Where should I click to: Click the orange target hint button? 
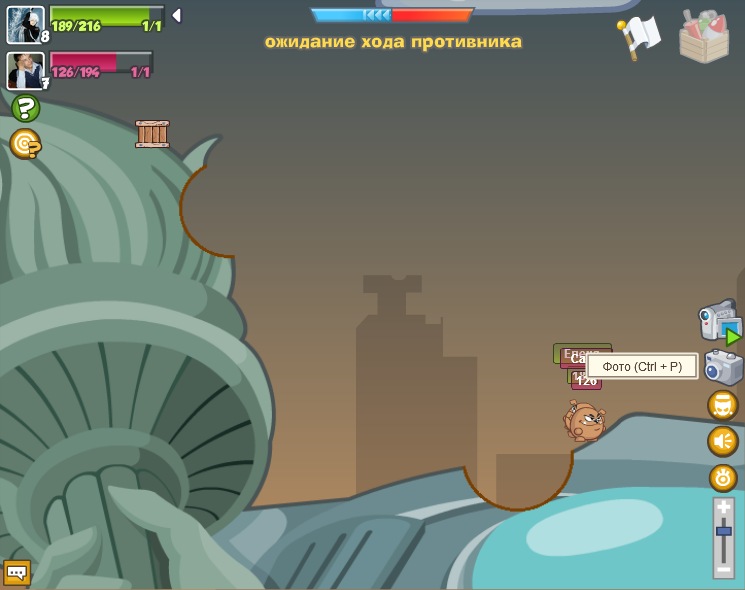click(x=25, y=144)
